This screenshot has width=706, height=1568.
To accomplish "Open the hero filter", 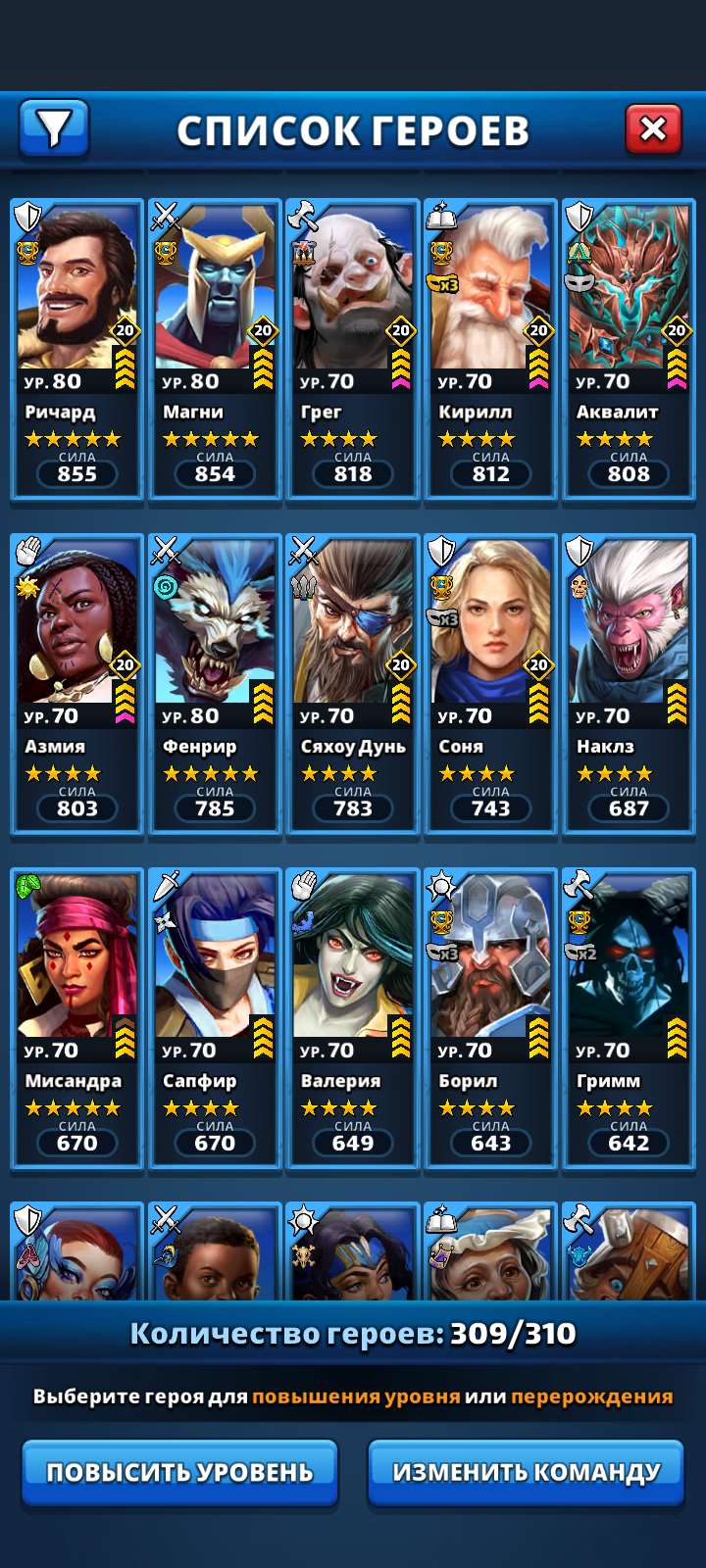I will tap(54, 127).
